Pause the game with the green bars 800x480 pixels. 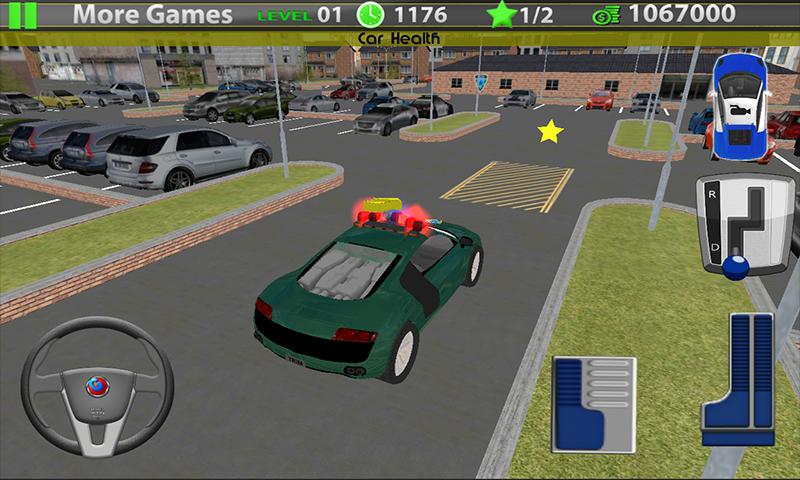click(27, 14)
